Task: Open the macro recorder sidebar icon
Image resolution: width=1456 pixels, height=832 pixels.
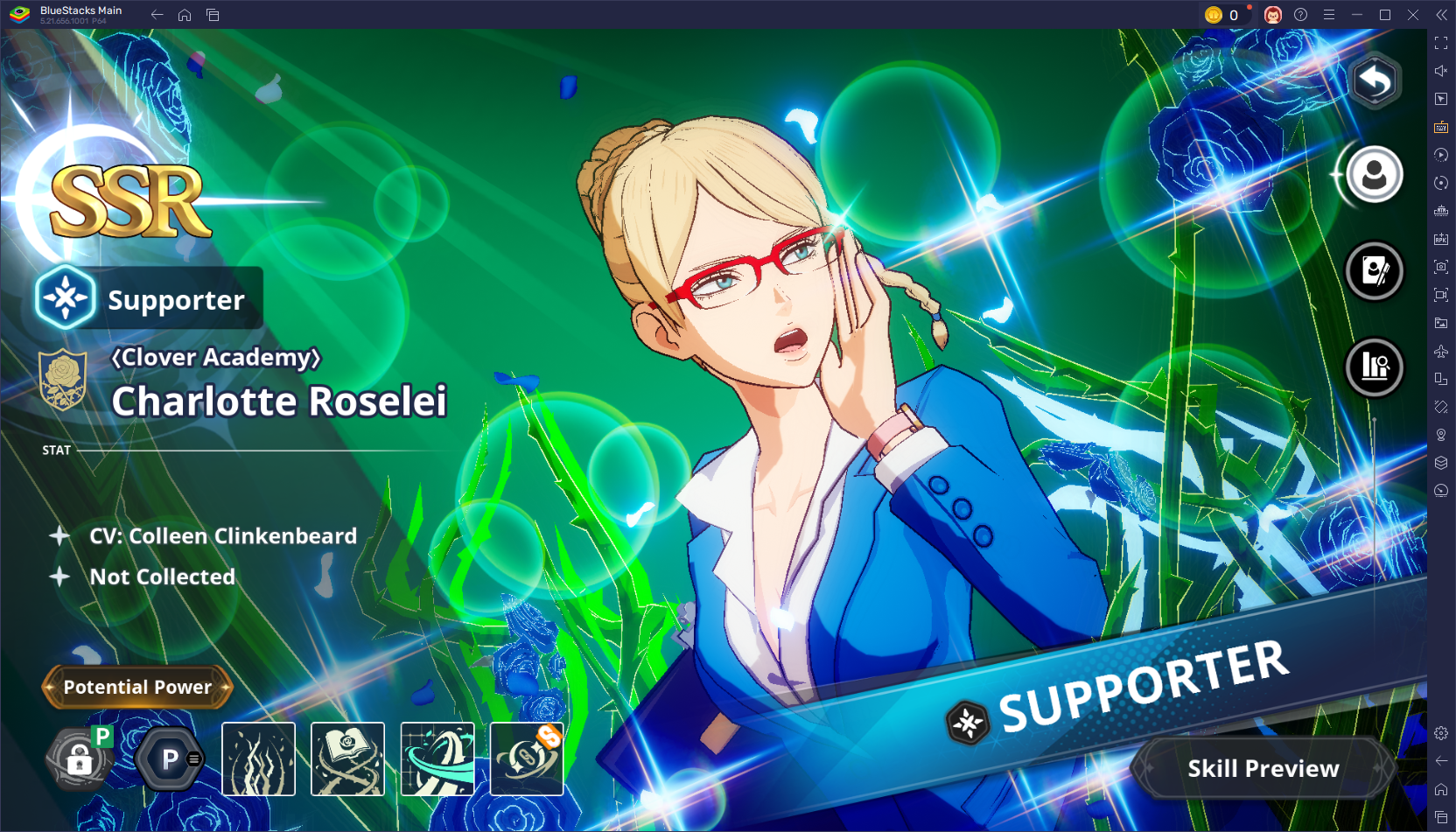Action: click(1441, 155)
